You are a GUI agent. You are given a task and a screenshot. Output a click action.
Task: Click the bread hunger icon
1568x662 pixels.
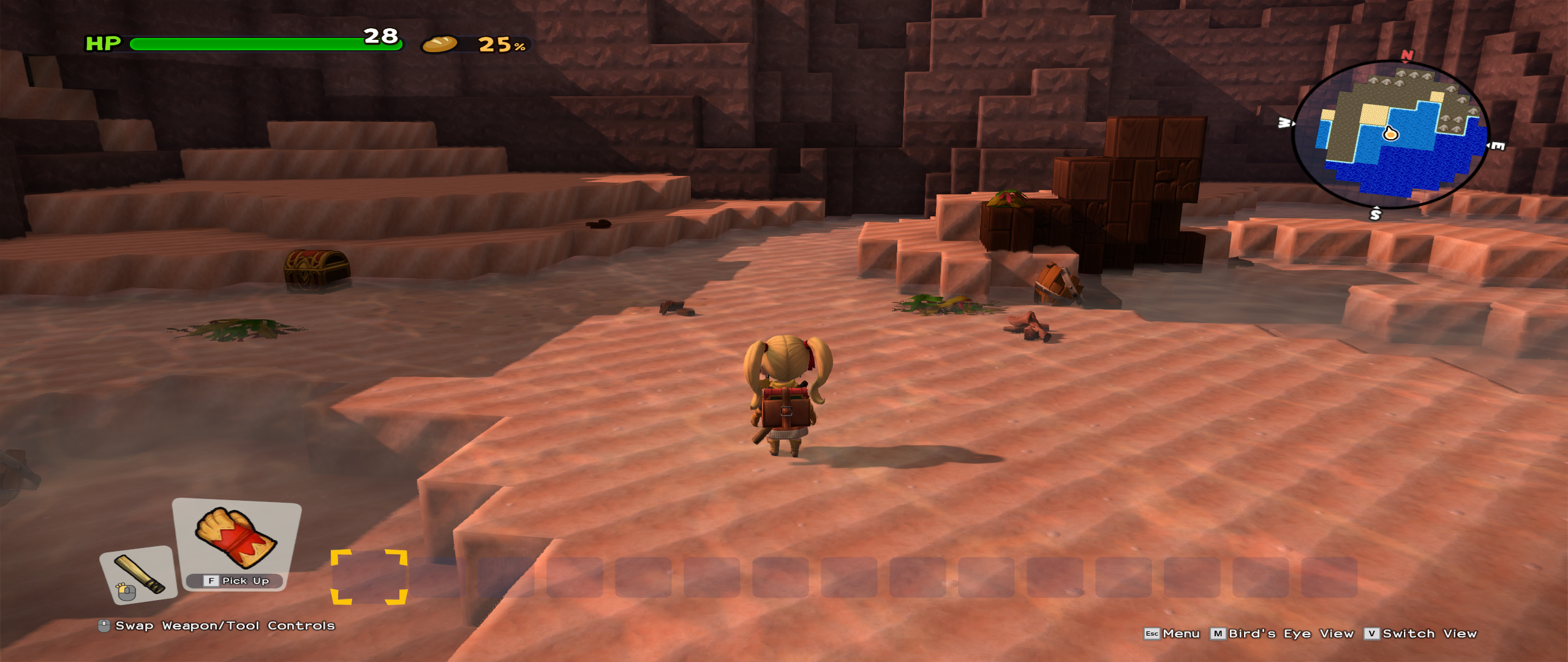pos(439,44)
